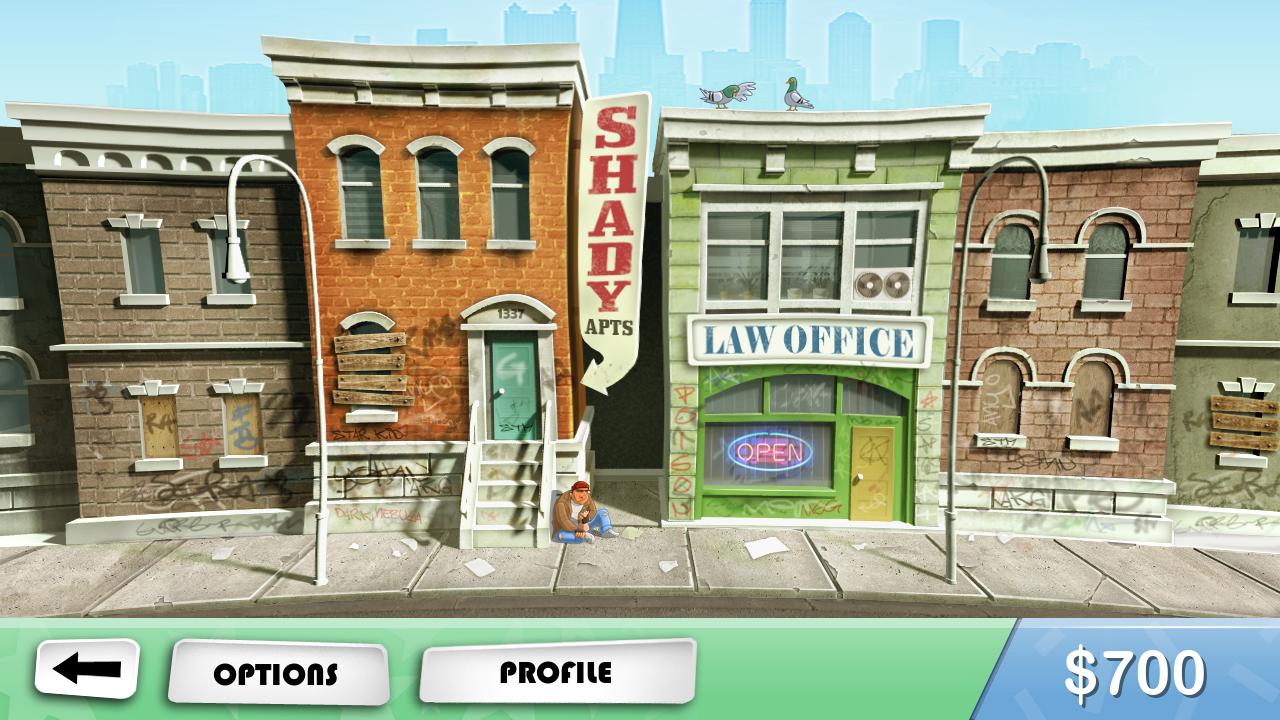Open the Options menu

coord(277,674)
